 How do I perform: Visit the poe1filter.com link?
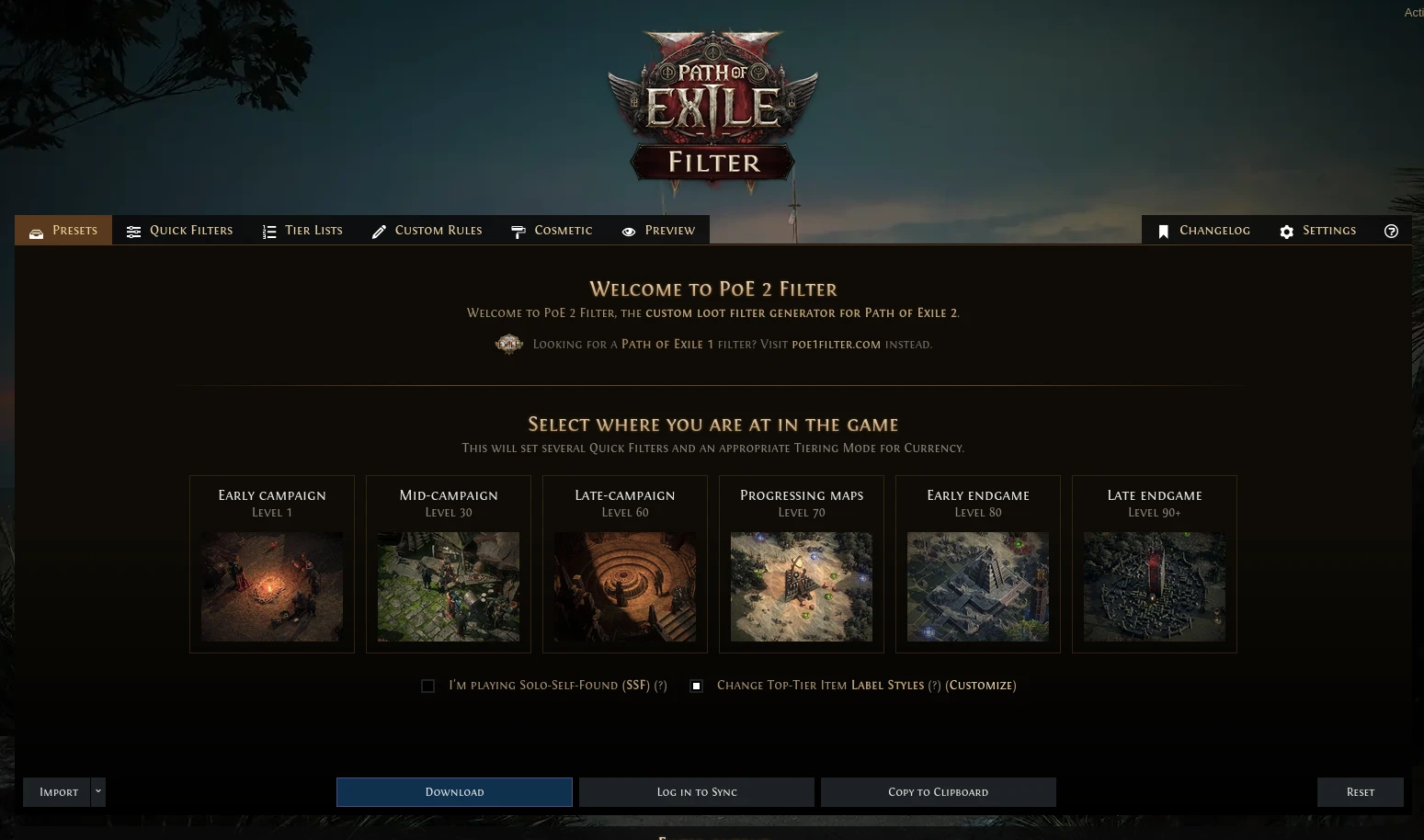(x=836, y=344)
